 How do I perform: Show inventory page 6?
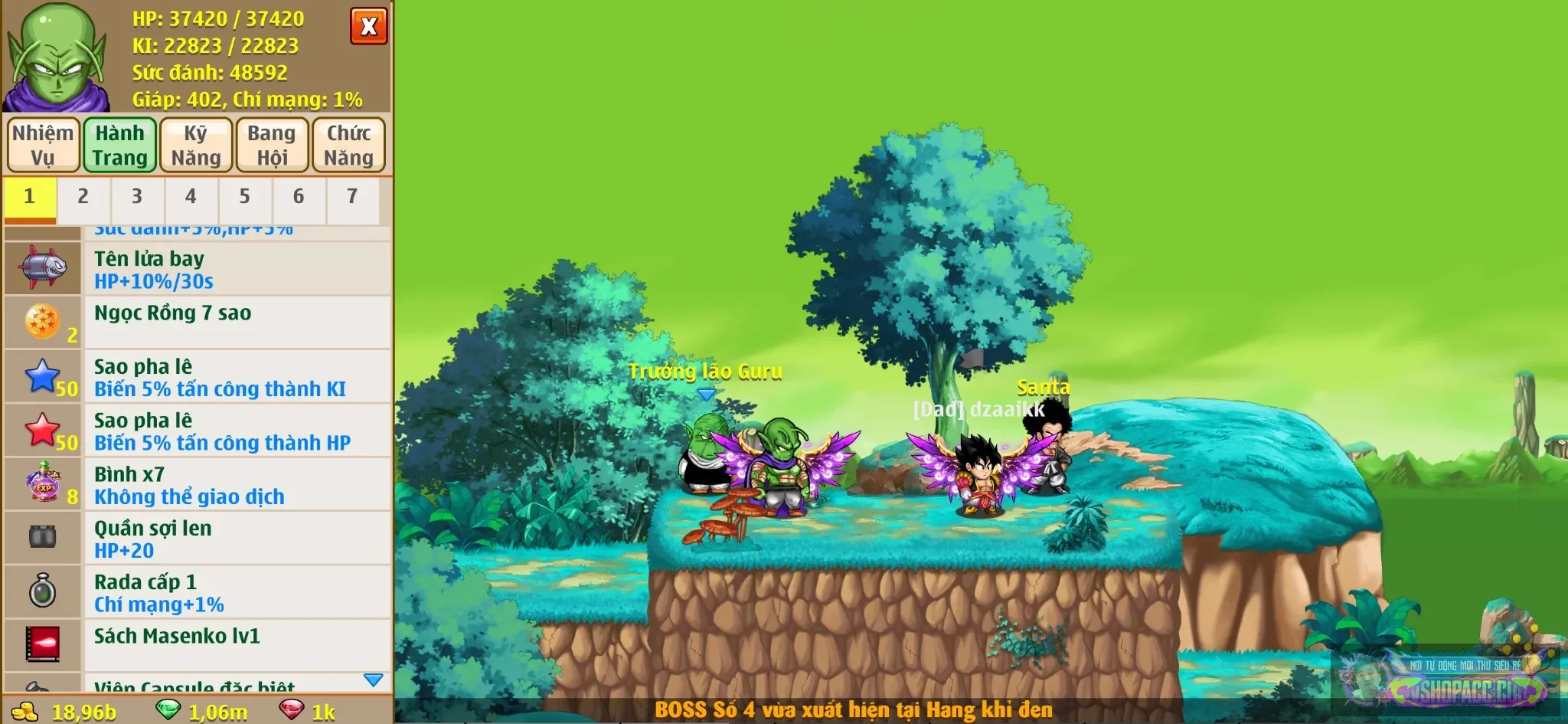pyautogui.click(x=299, y=197)
